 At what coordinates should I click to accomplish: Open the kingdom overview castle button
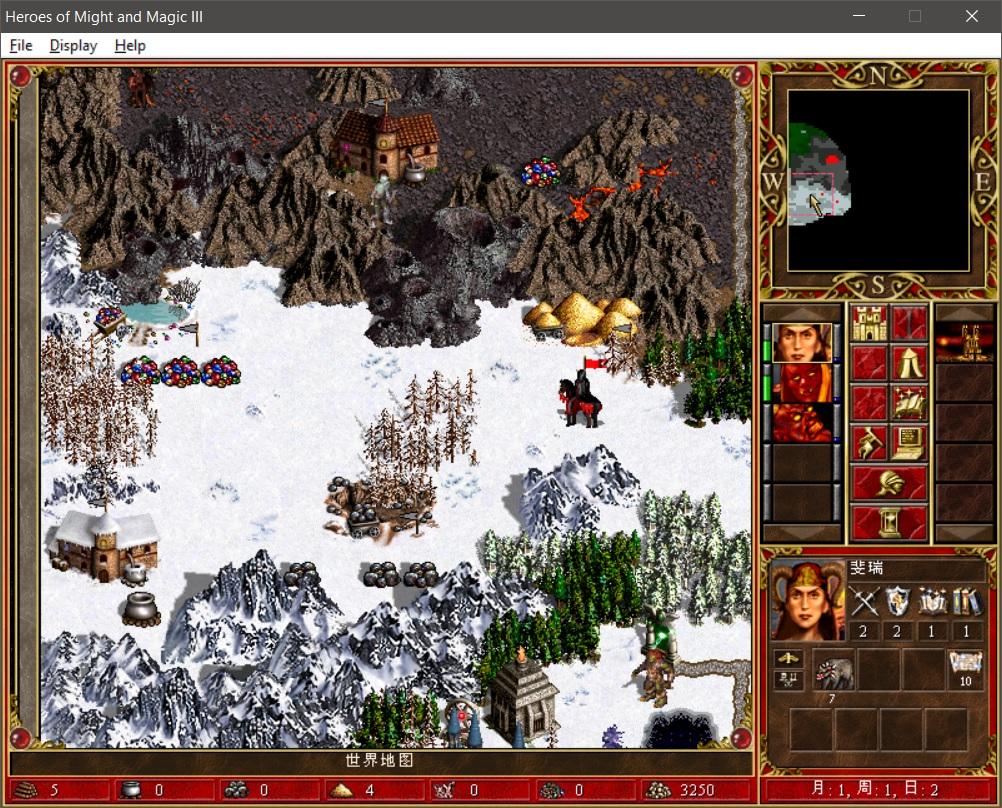(x=869, y=323)
